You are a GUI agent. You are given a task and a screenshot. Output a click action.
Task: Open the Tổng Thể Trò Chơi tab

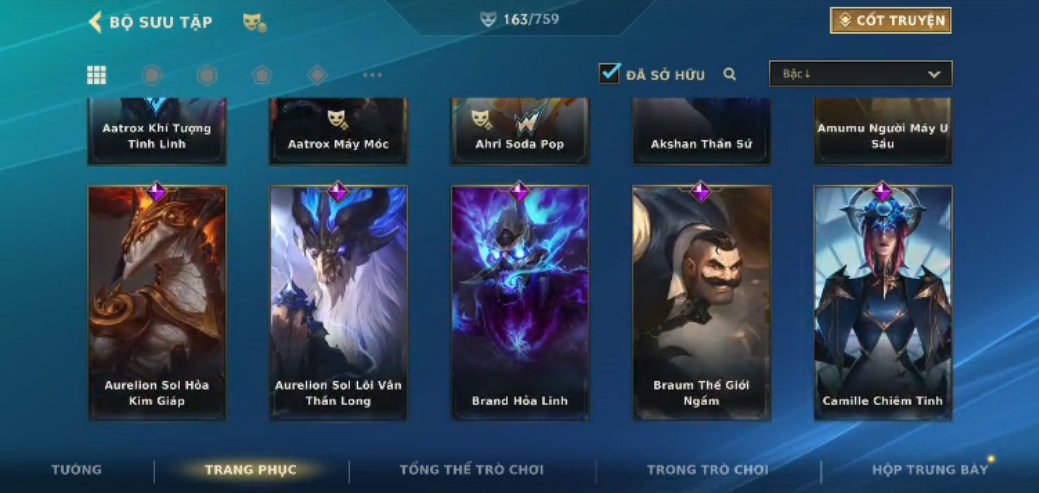pos(471,470)
